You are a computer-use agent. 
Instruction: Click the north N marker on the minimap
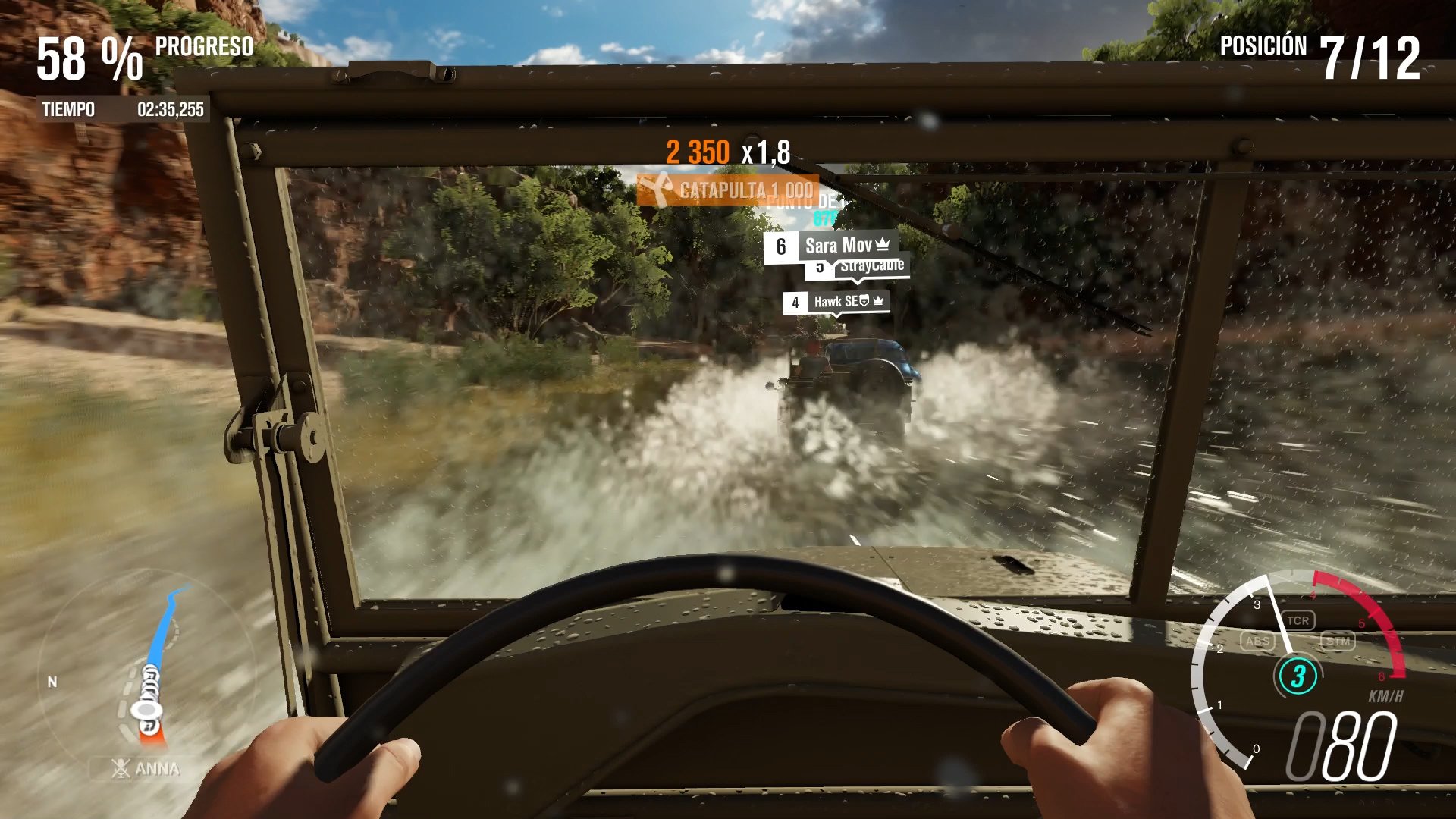pos(52,682)
